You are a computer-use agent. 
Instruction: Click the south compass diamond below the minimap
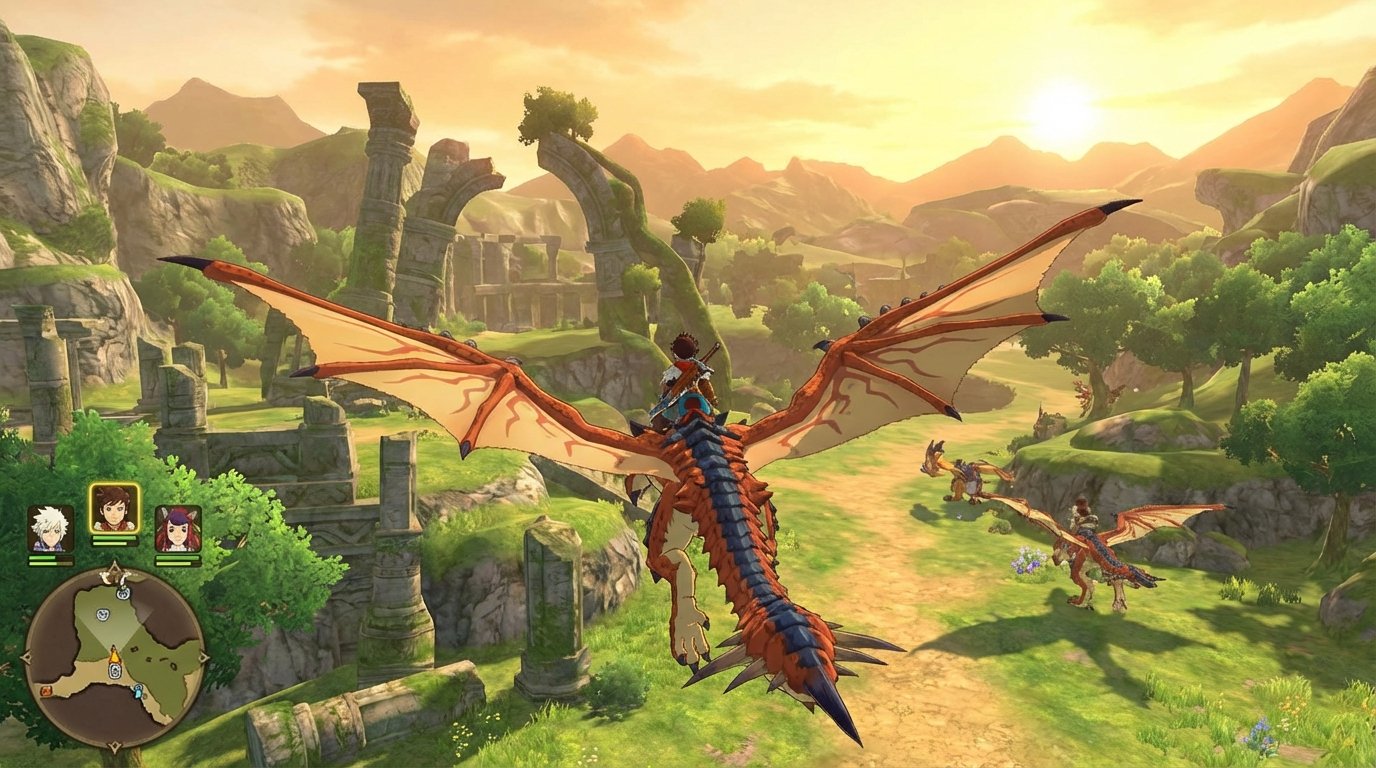(x=113, y=745)
